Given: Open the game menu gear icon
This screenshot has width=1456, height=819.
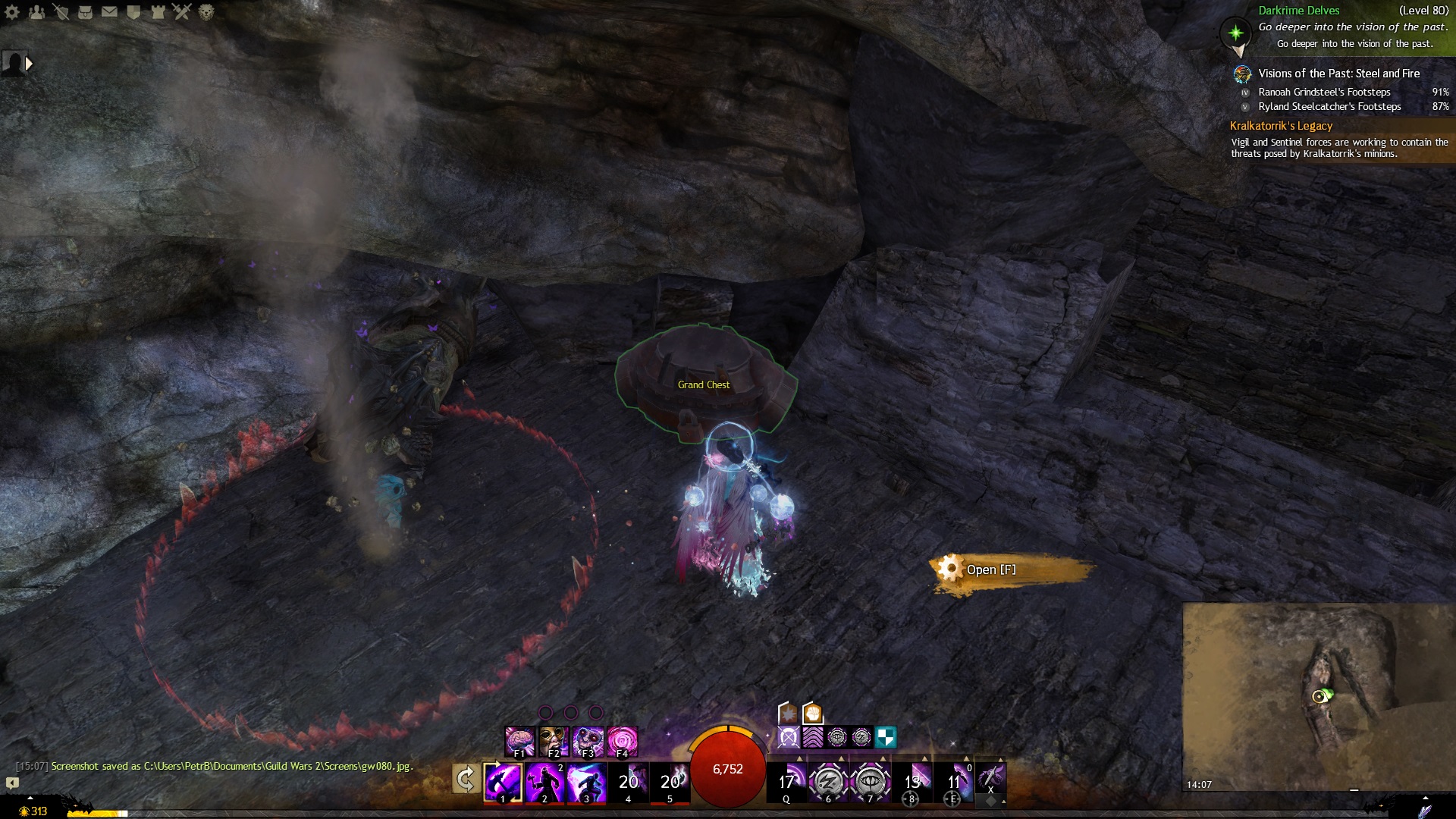Looking at the screenshot, I should (12, 11).
